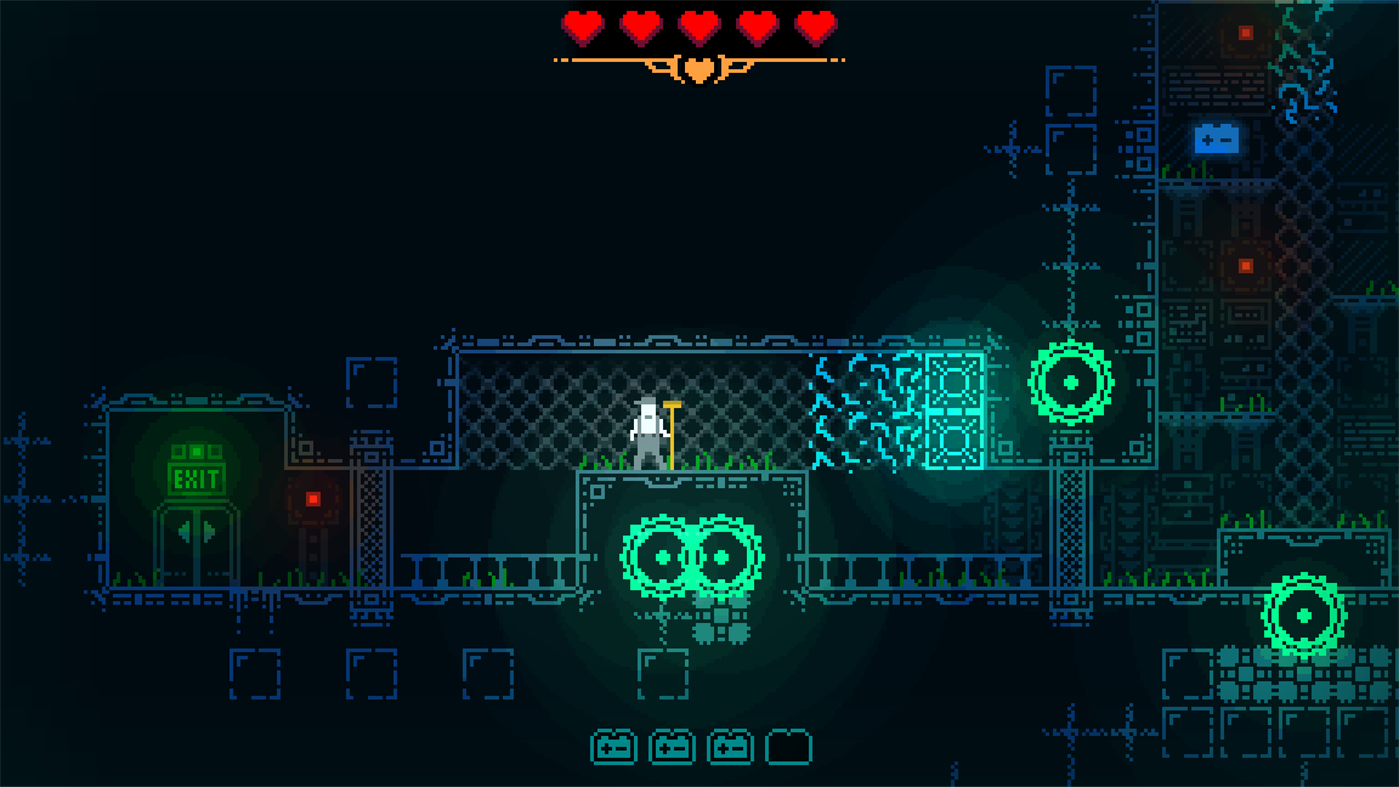Viewport: 1399px width, 787px height.
Task: Collect the blue battery pickup at top right
Action: point(1217,139)
